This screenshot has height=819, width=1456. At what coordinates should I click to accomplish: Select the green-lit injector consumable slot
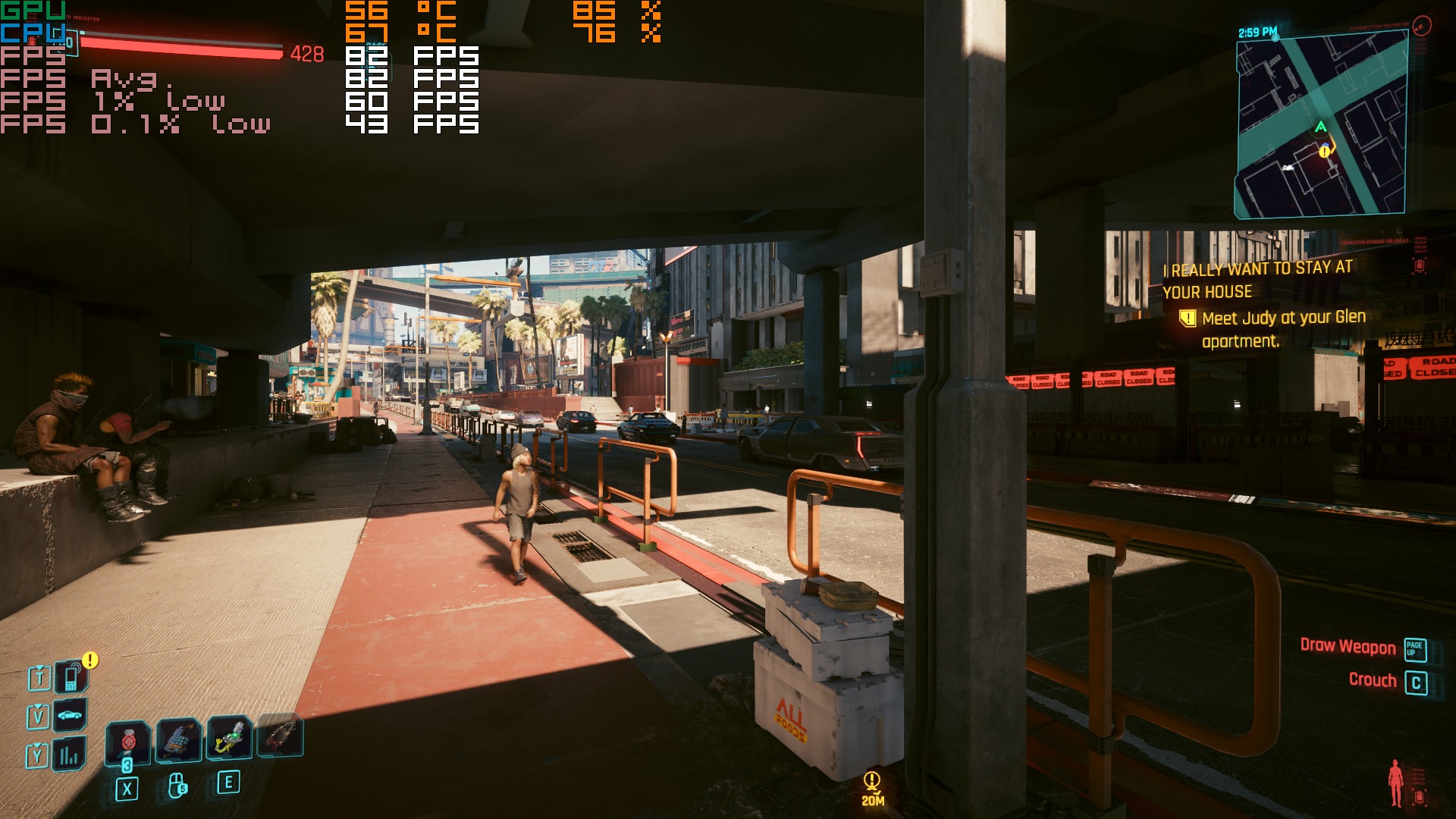click(229, 737)
